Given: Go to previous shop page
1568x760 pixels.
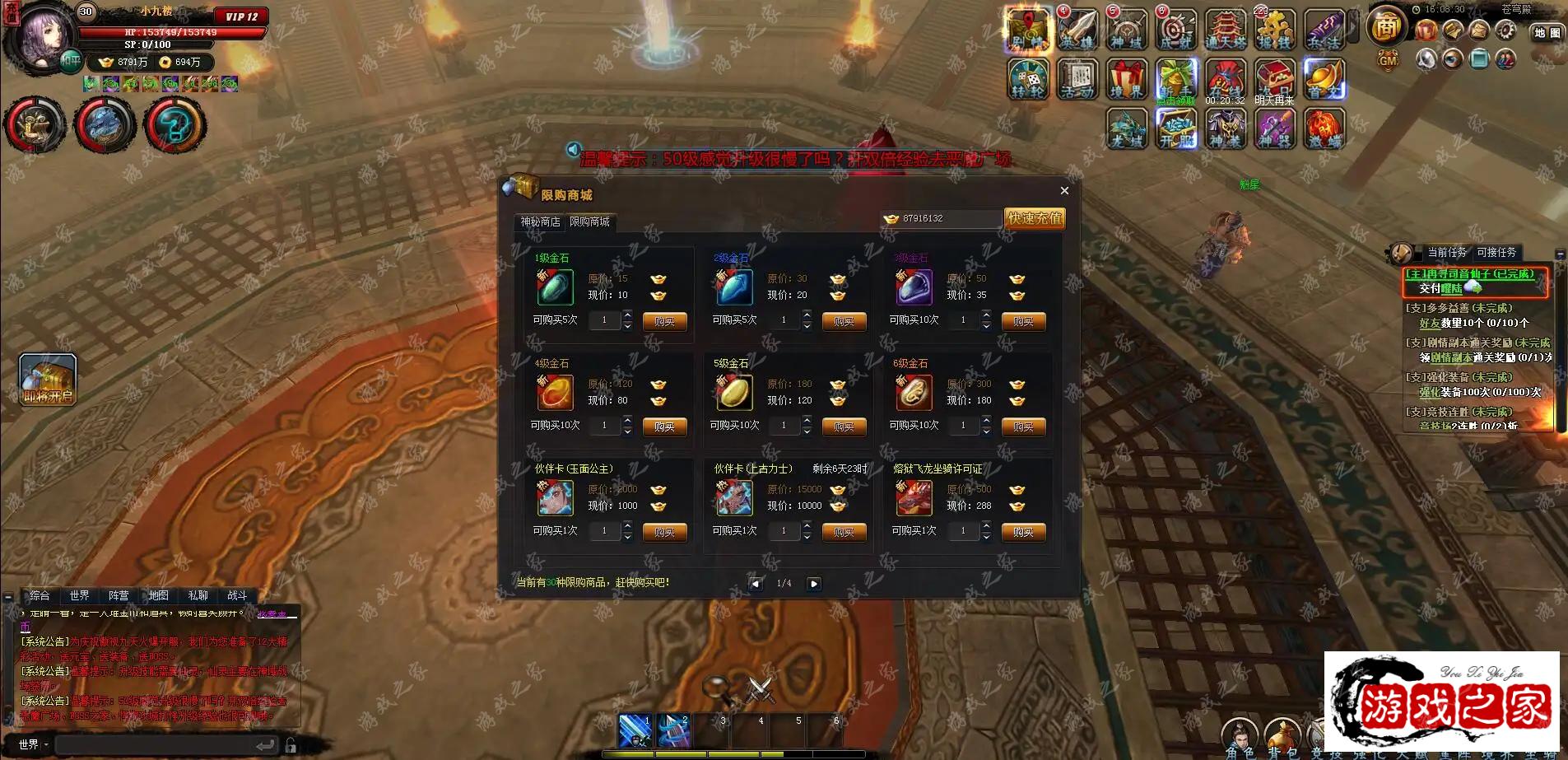Looking at the screenshot, I should click(x=755, y=584).
